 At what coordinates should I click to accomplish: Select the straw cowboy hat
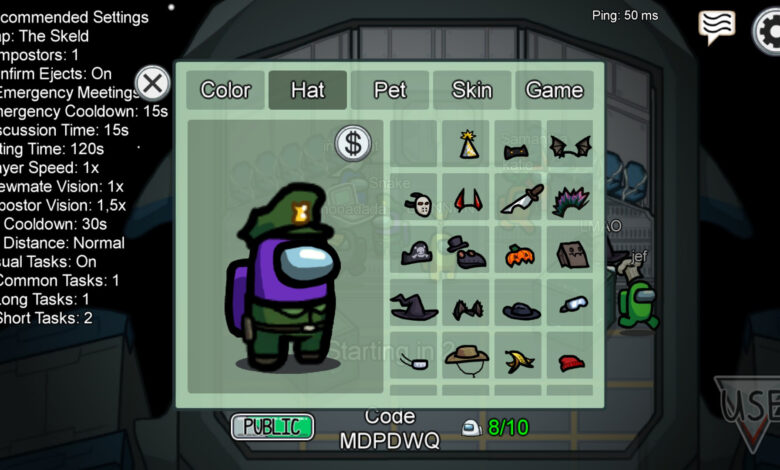tap(466, 357)
